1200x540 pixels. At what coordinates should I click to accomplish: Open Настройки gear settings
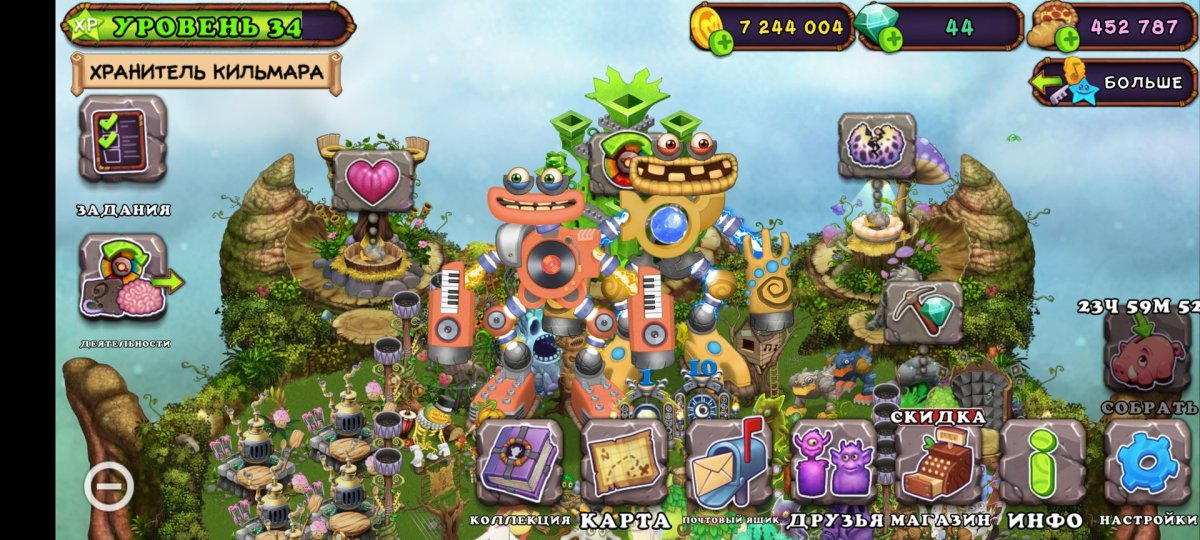[x=1147, y=461]
